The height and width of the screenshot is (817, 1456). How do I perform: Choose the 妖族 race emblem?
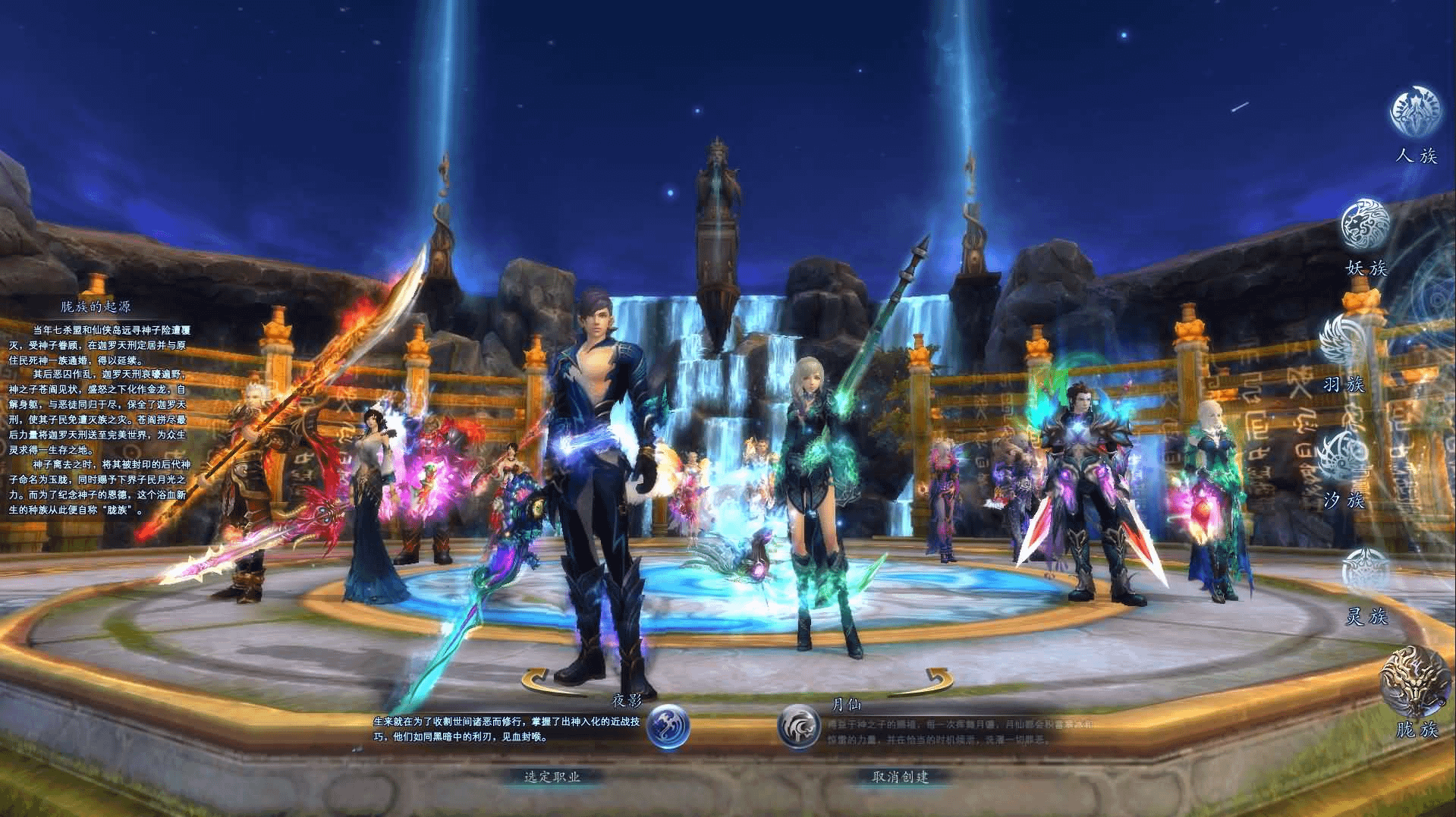[1366, 225]
